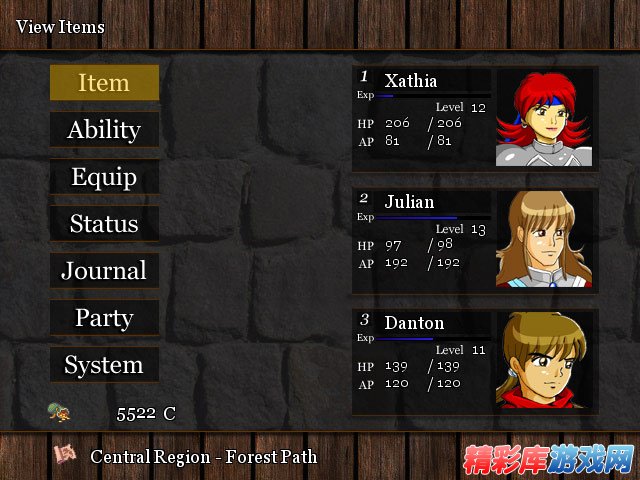The height and width of the screenshot is (480, 640).
Task: Open the Journal
Action: pos(104,271)
